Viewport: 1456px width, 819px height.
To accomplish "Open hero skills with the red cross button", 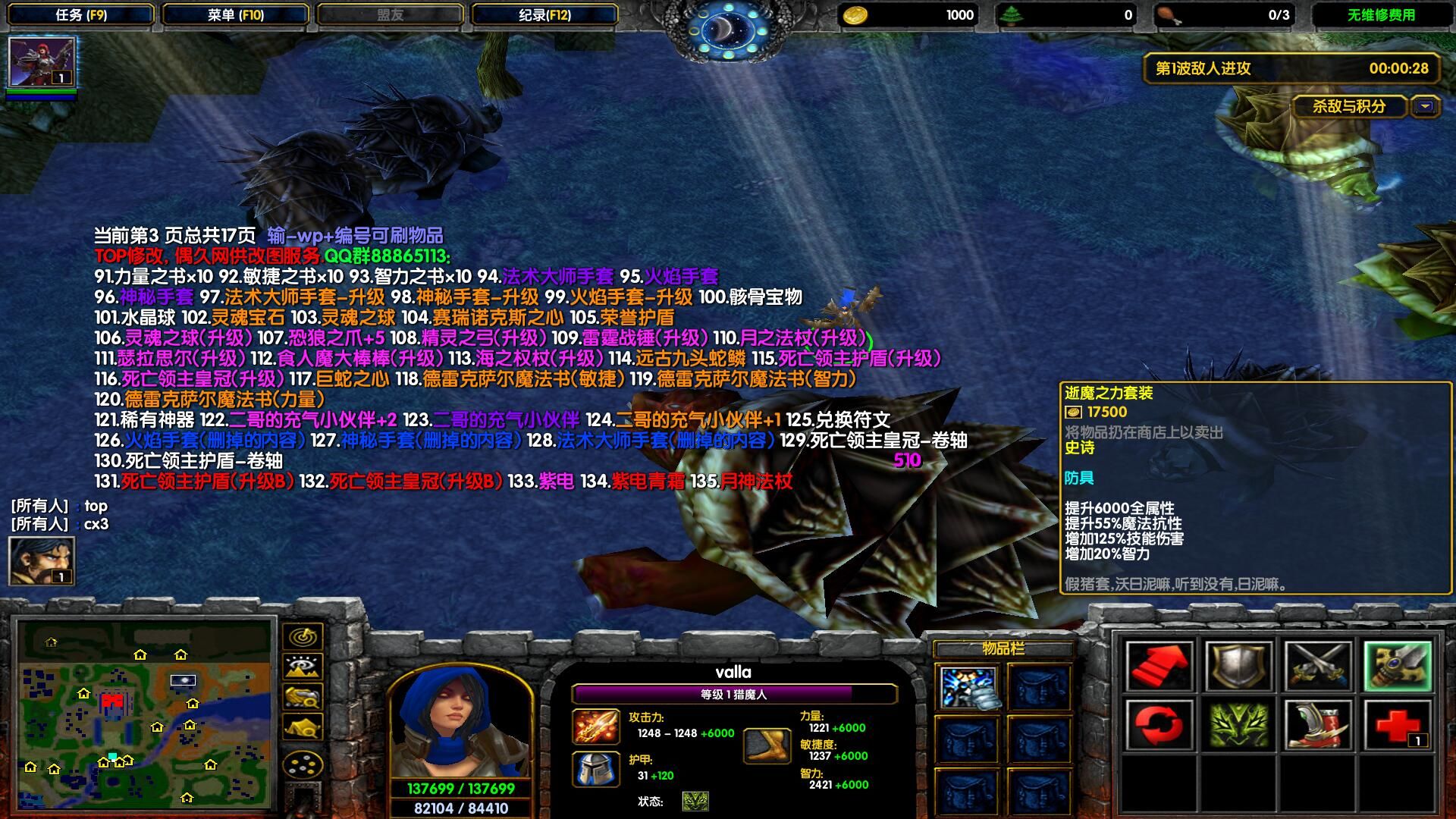I will (1398, 725).
